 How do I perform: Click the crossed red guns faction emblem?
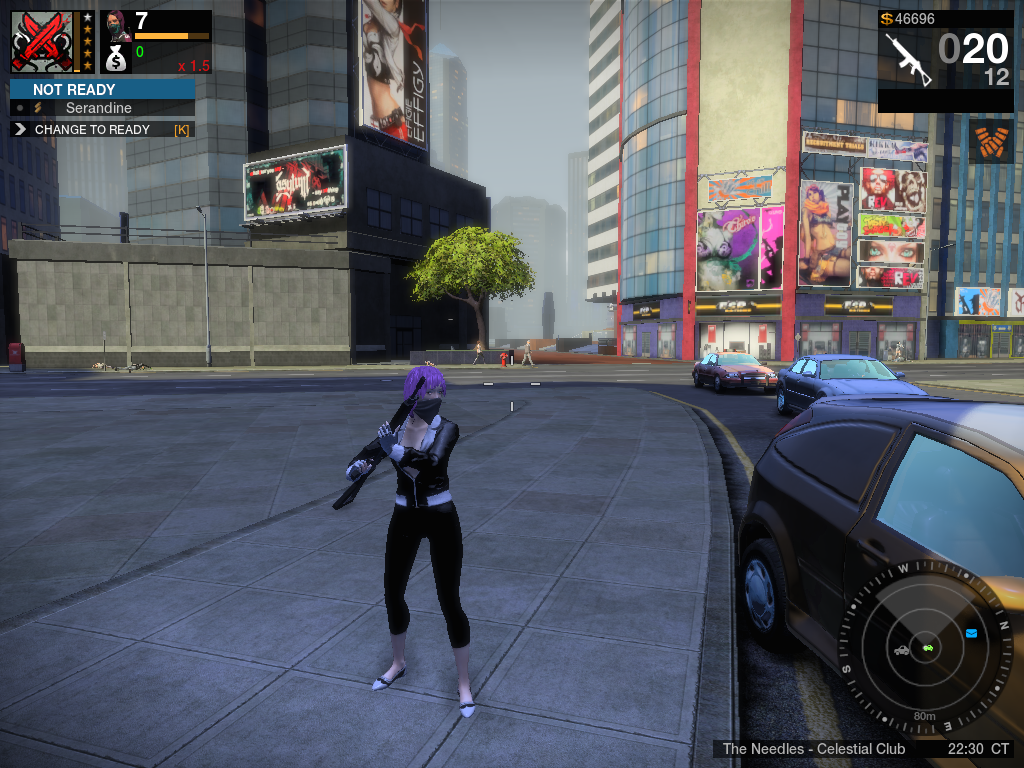coord(42,42)
